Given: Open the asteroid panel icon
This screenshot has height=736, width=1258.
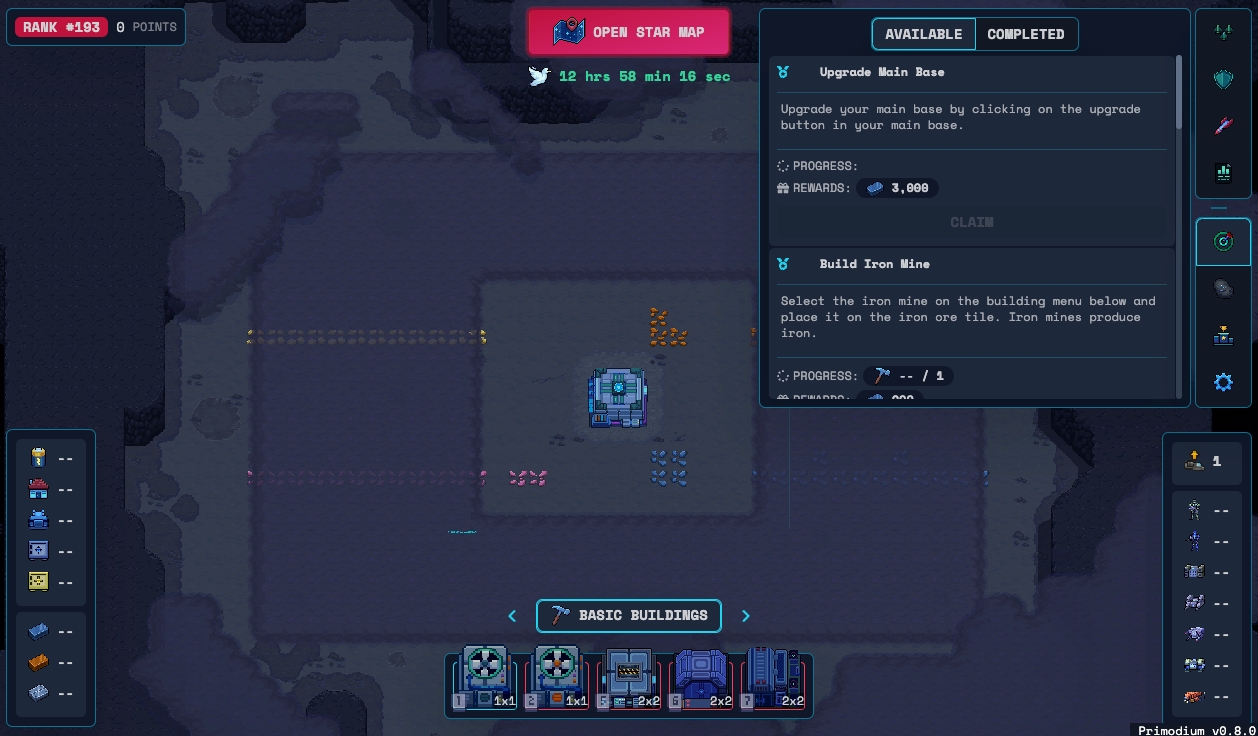Looking at the screenshot, I should click(1223, 289).
